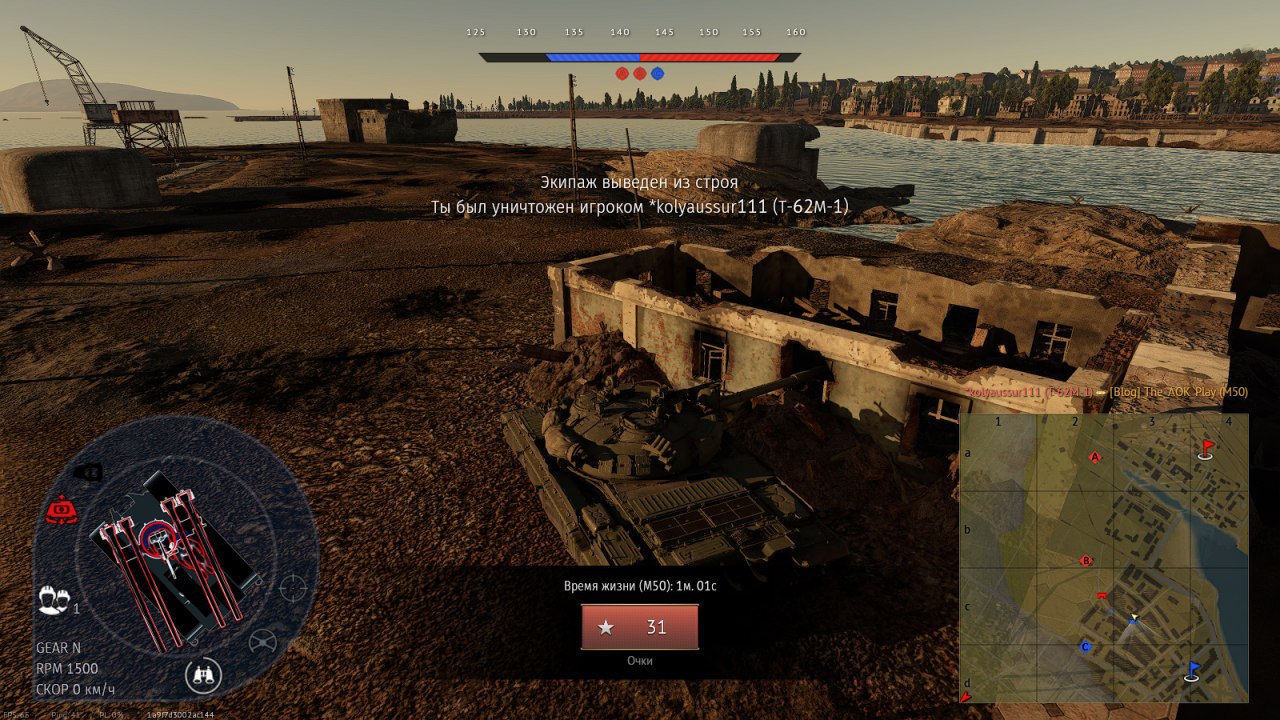Click the crew members count icon
The image size is (1280, 720).
[54, 600]
